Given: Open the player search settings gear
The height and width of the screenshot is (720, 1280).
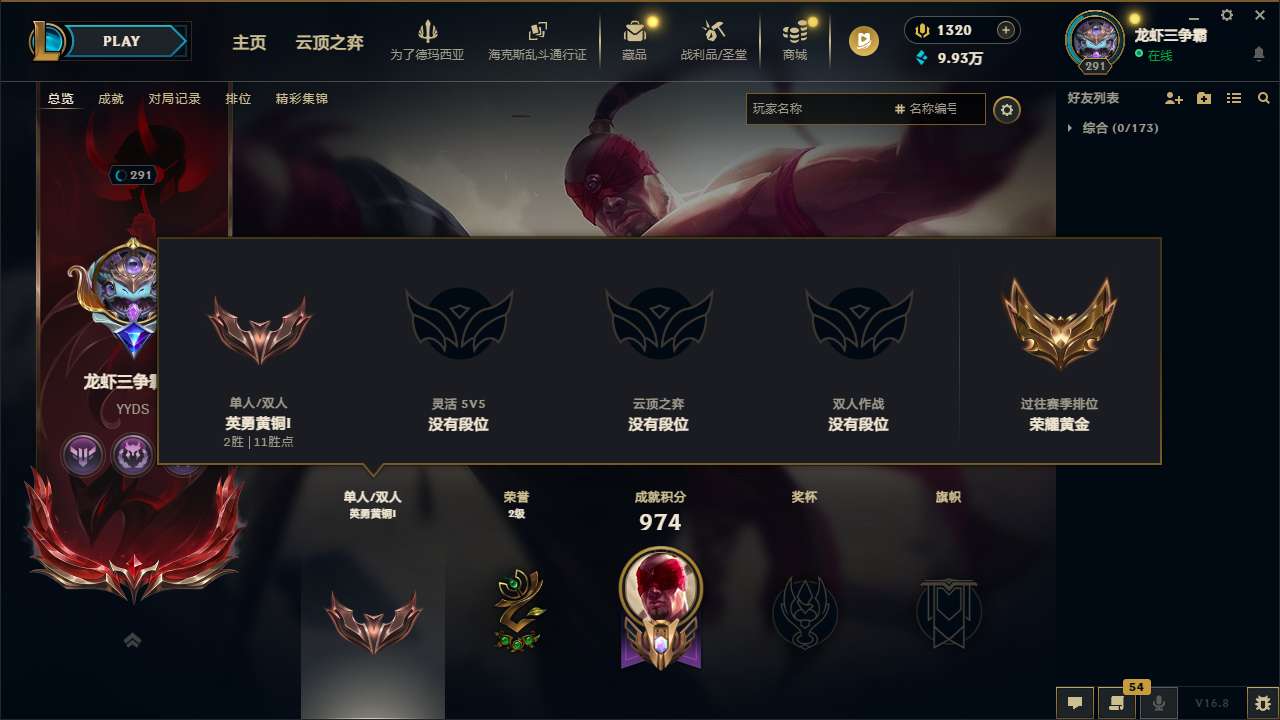Looking at the screenshot, I should pos(1007,109).
